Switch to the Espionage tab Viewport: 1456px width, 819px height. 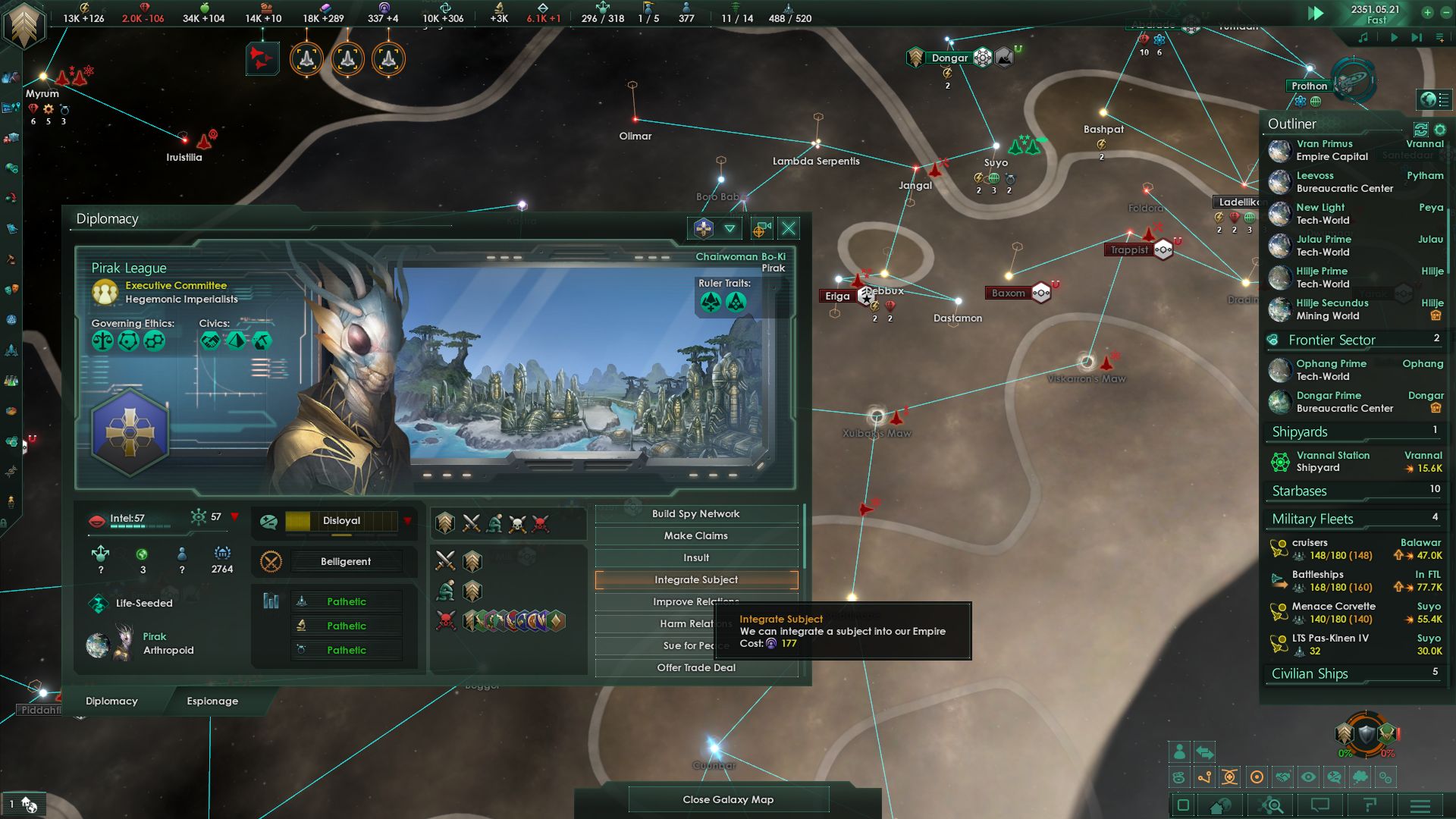click(212, 701)
